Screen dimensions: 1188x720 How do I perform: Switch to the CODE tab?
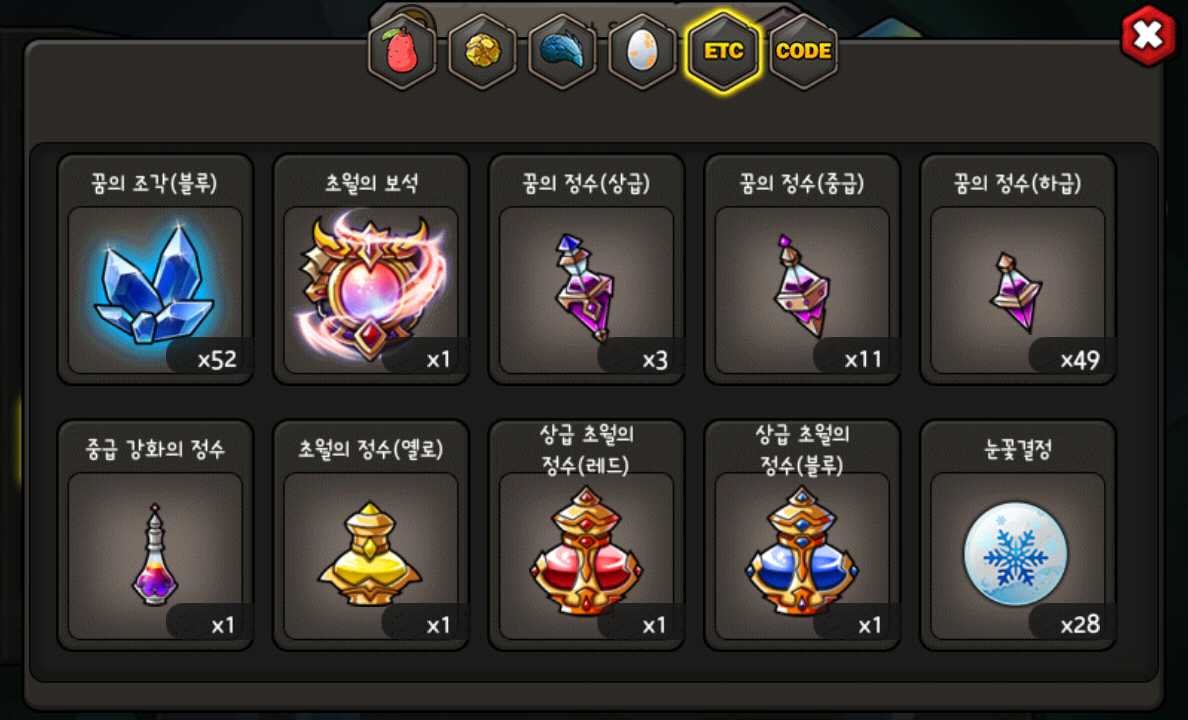[803, 52]
